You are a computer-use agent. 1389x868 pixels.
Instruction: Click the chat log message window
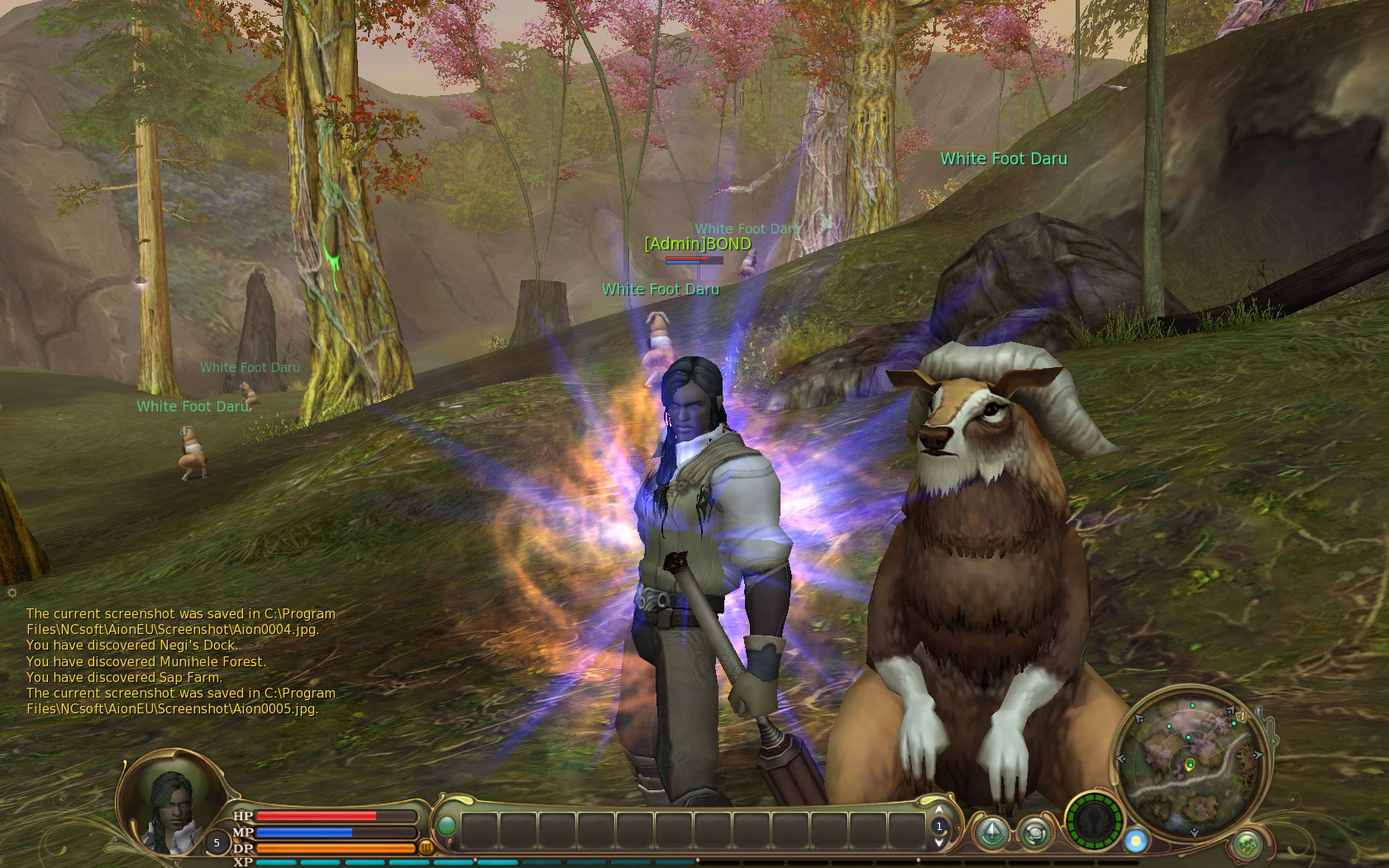(x=180, y=661)
